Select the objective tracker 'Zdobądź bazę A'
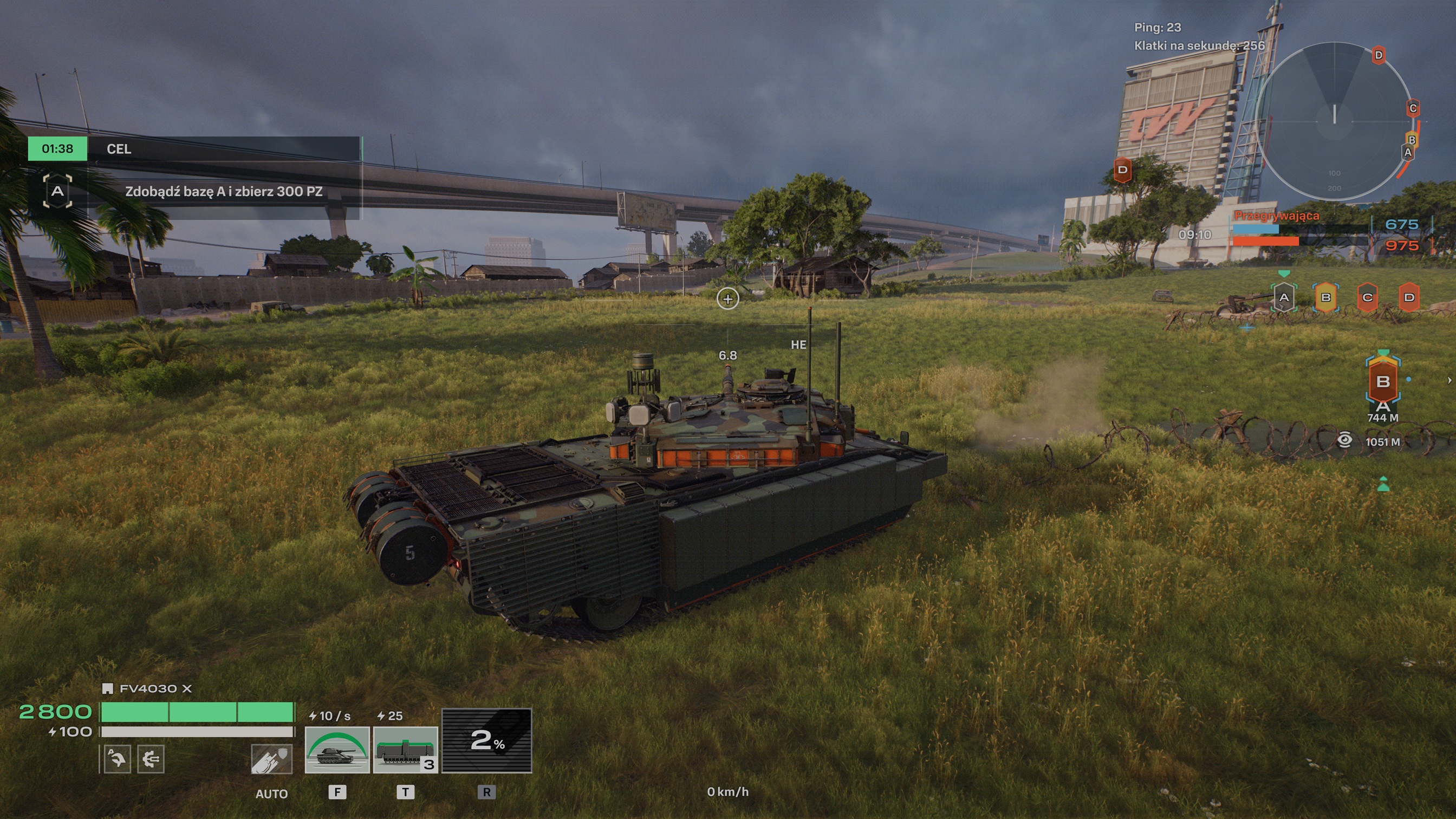The image size is (1456, 819). 223,192
